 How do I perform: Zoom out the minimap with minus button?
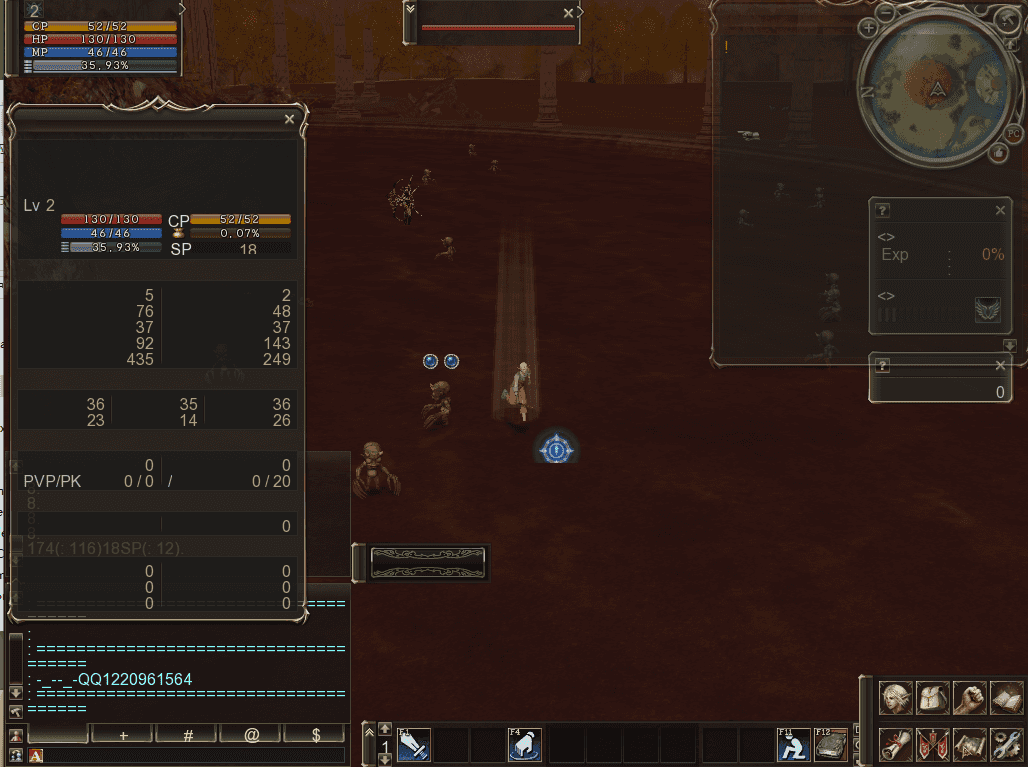pyautogui.click(x=889, y=15)
